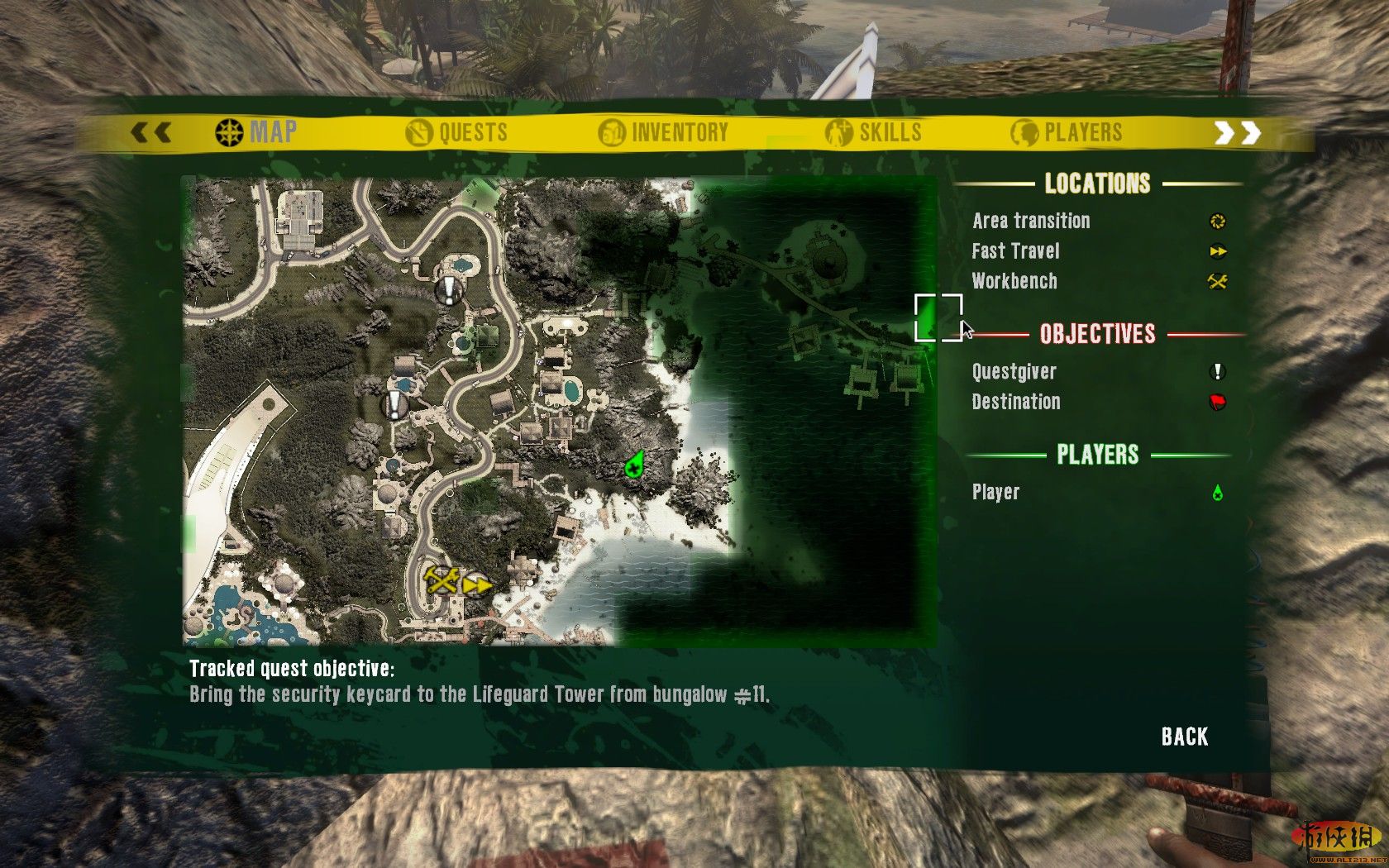1389x868 pixels.
Task: Click the Map tab
Action: coord(256,132)
